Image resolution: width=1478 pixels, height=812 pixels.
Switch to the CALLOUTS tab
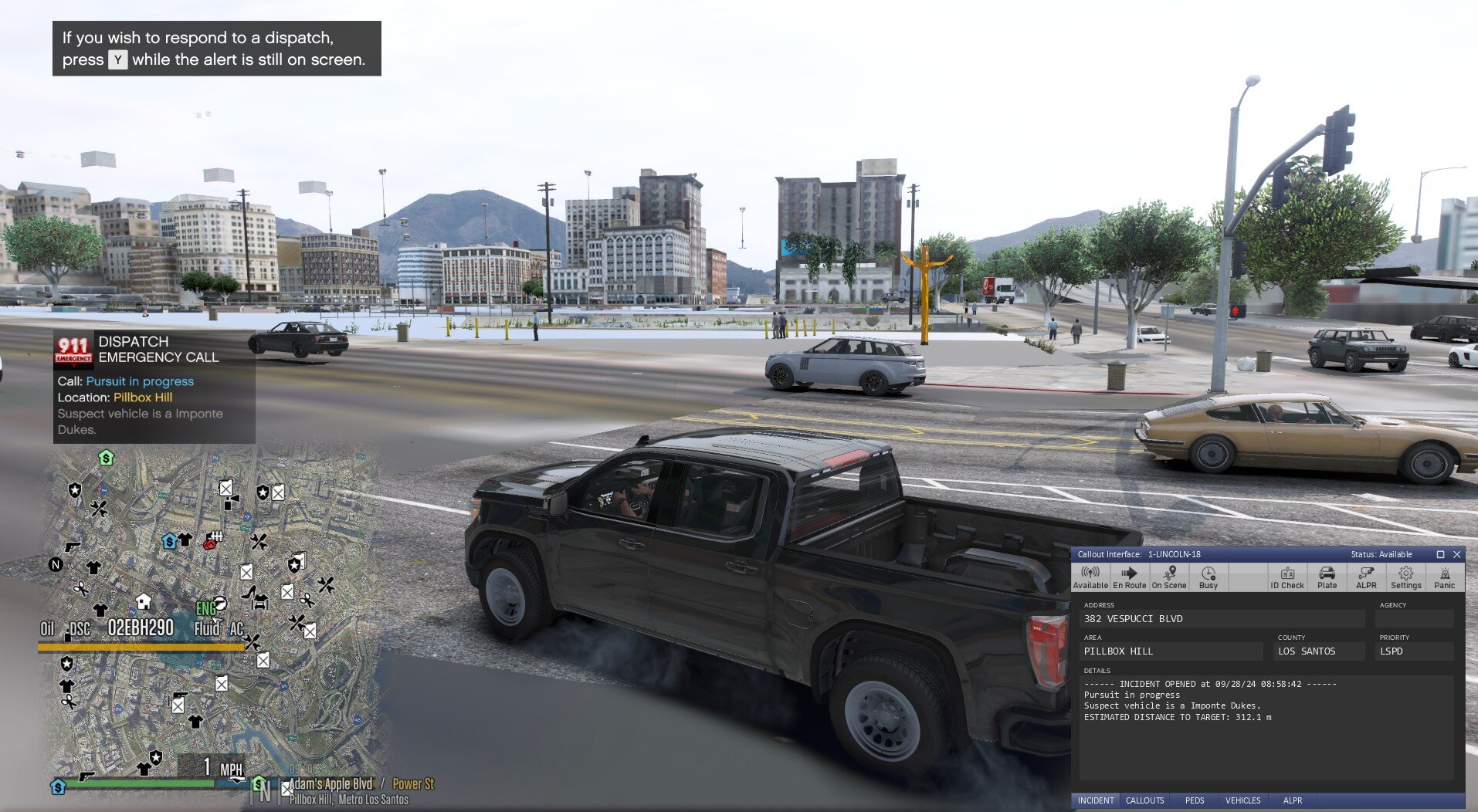1144,800
